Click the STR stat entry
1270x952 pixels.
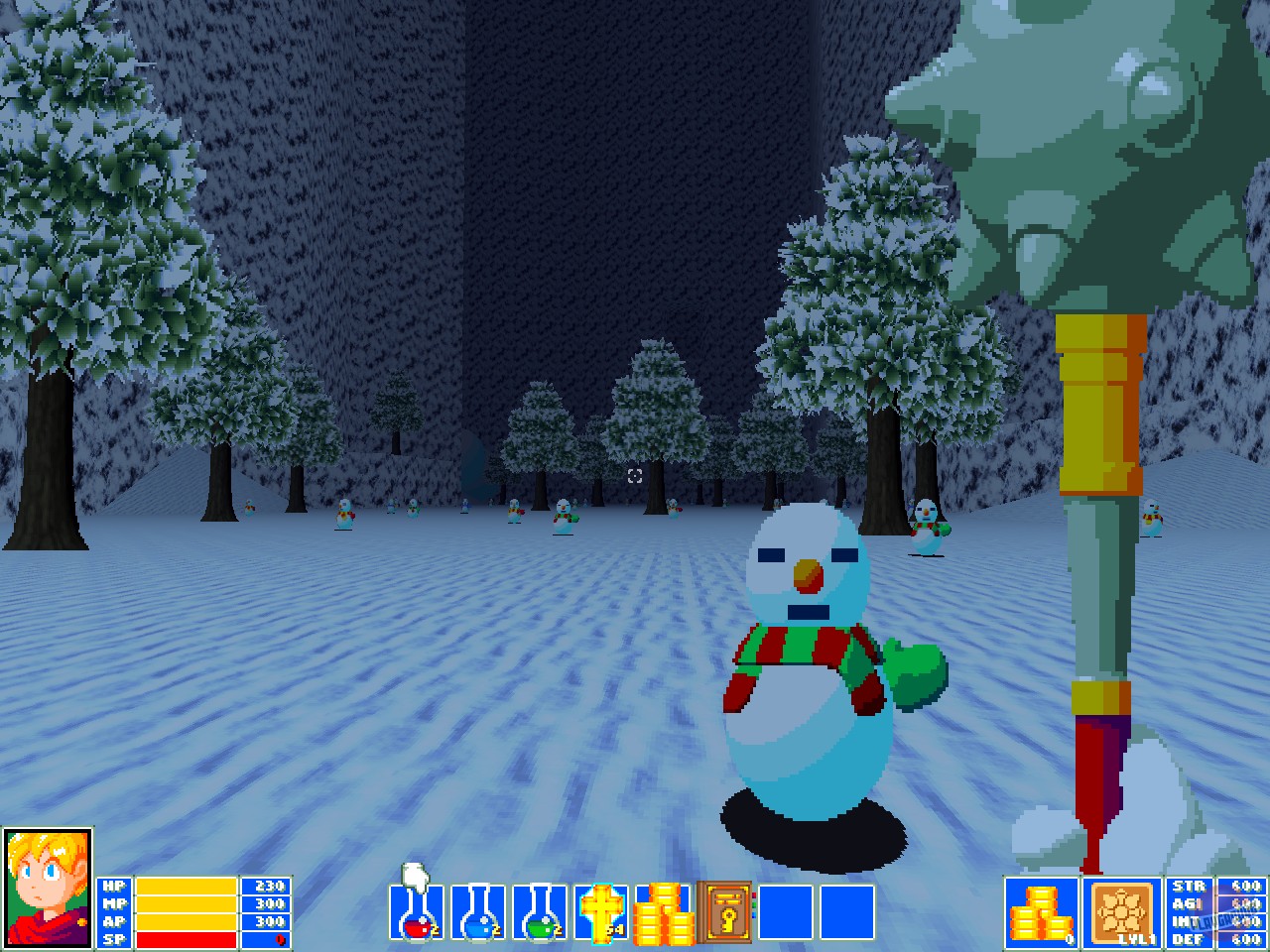point(1191,886)
